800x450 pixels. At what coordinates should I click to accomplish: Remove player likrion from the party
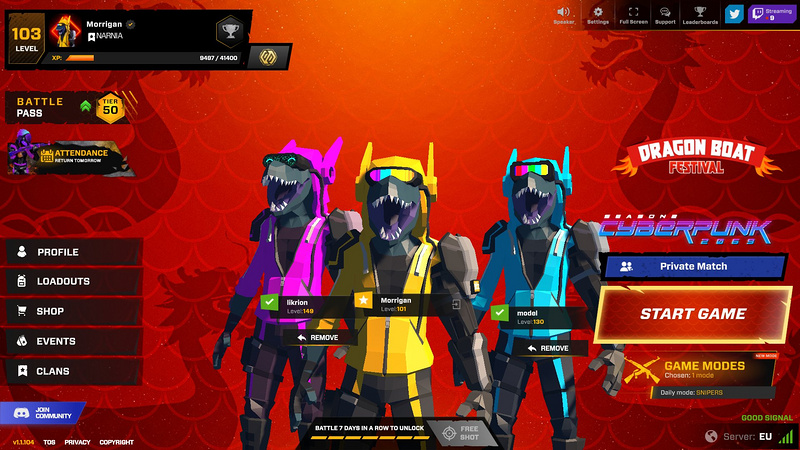point(318,337)
